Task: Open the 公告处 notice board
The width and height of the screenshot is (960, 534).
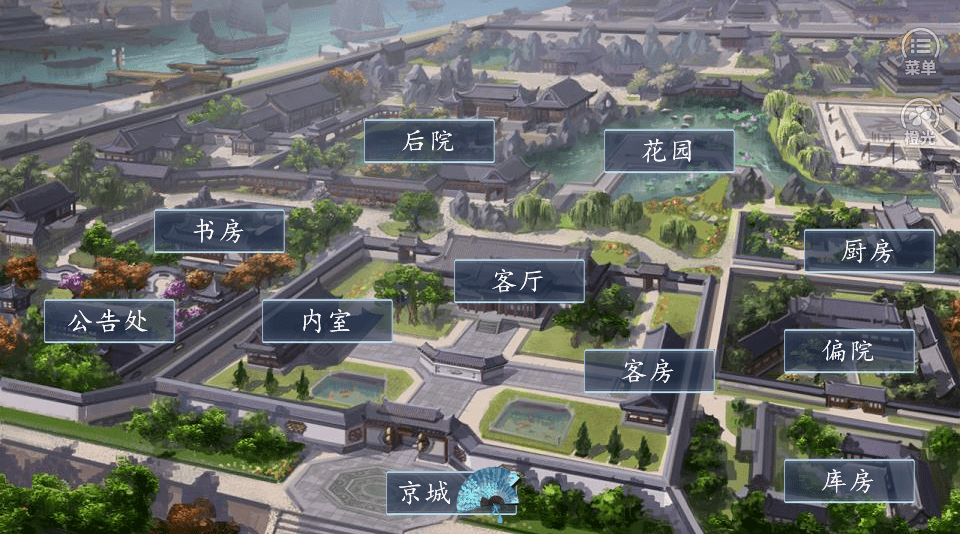Action: [x=109, y=322]
